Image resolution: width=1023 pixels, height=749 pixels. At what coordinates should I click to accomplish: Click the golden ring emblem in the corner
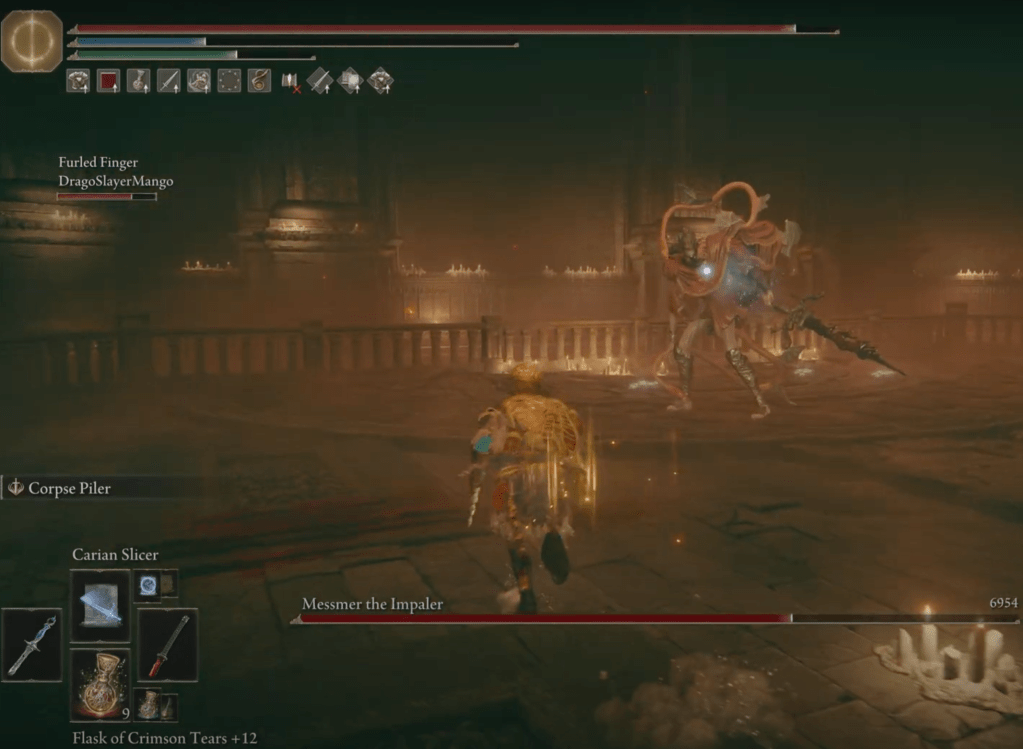(32, 42)
